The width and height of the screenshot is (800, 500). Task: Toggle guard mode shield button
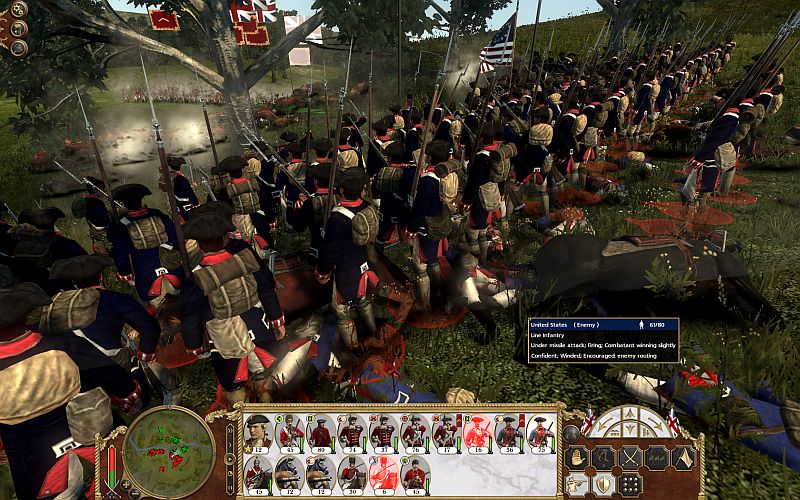(605, 484)
